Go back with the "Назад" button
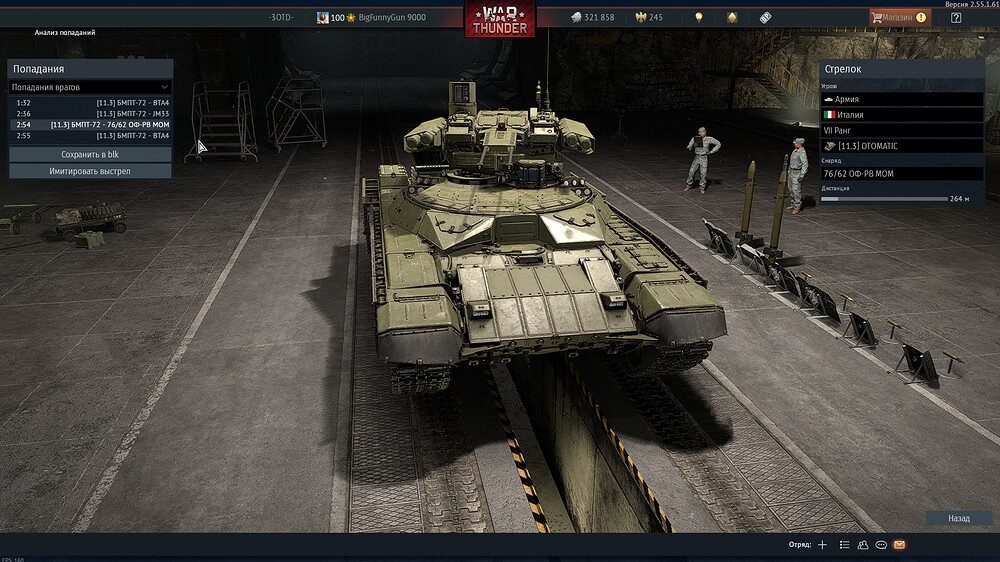 pos(959,519)
